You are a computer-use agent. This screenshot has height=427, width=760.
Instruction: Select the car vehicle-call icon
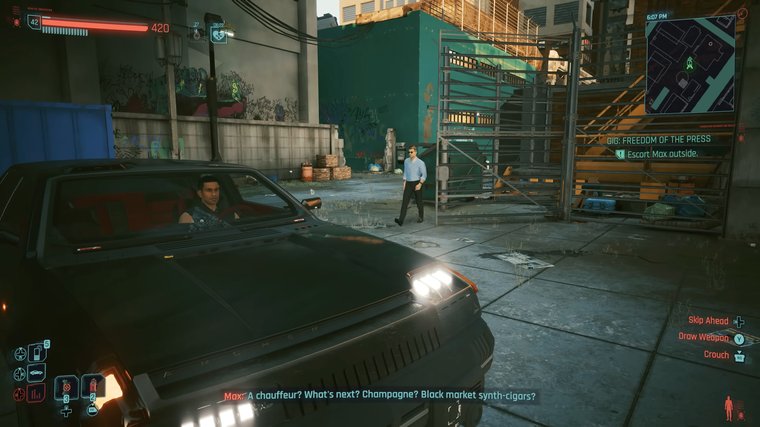click(x=37, y=373)
